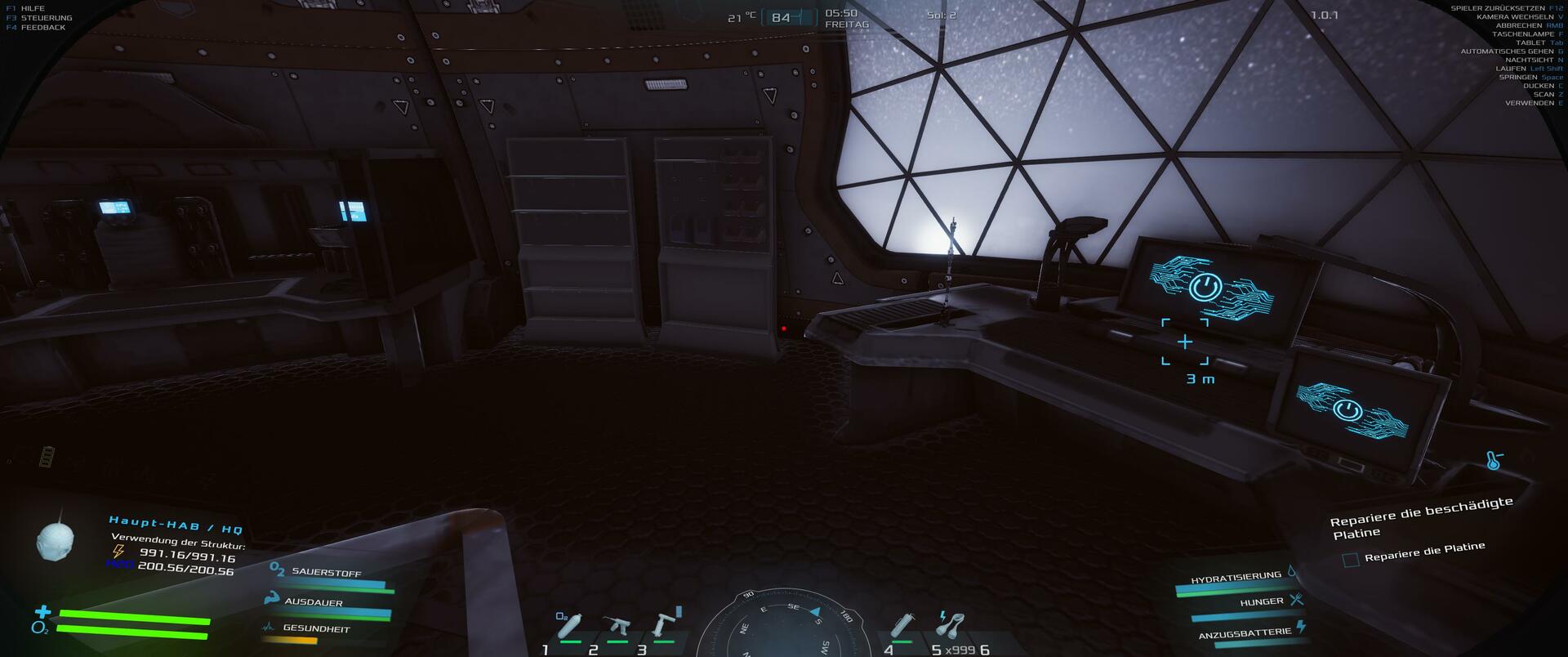Screen dimensions: 1568x657
Task: Select the canister in hotbar slot 4
Action: [902, 627]
